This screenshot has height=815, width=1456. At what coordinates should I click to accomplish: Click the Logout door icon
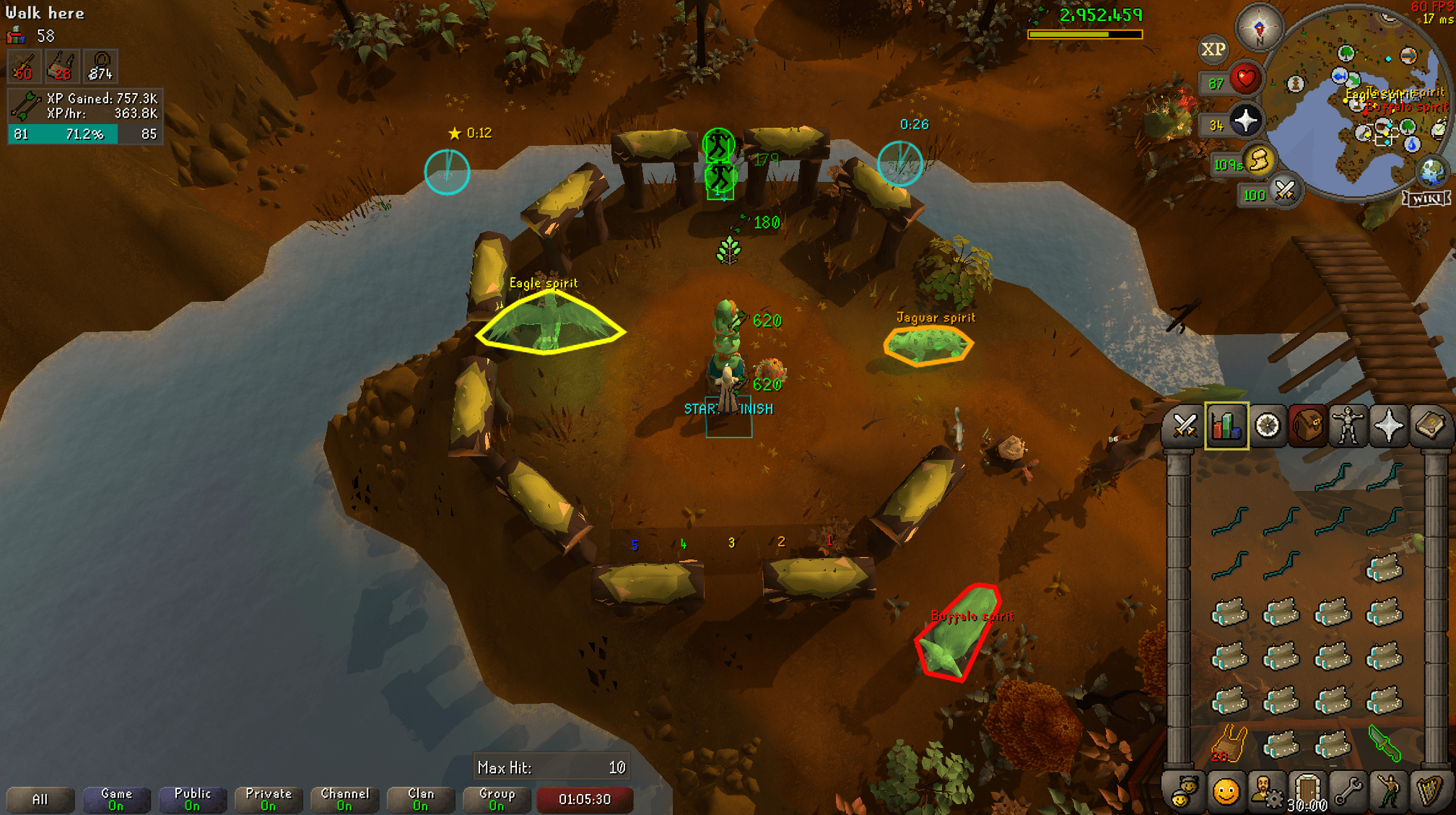tap(1307, 789)
